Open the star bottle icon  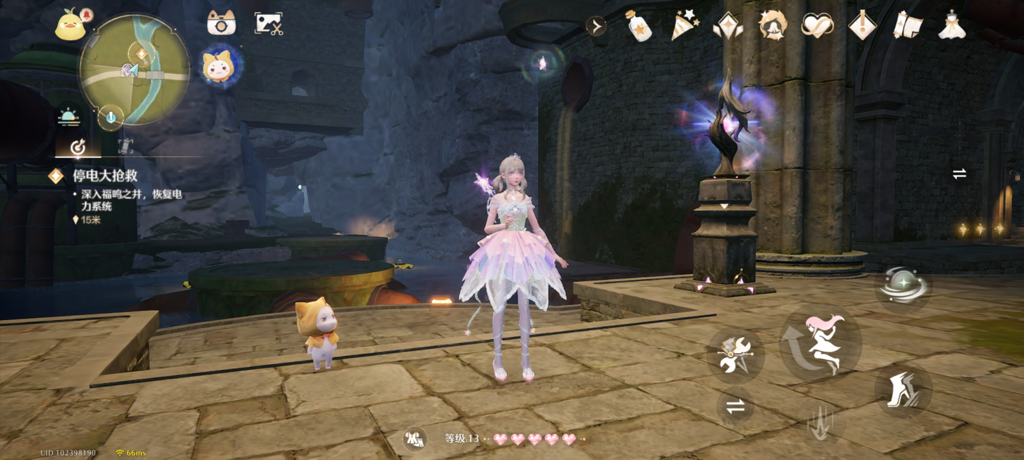pos(638,26)
